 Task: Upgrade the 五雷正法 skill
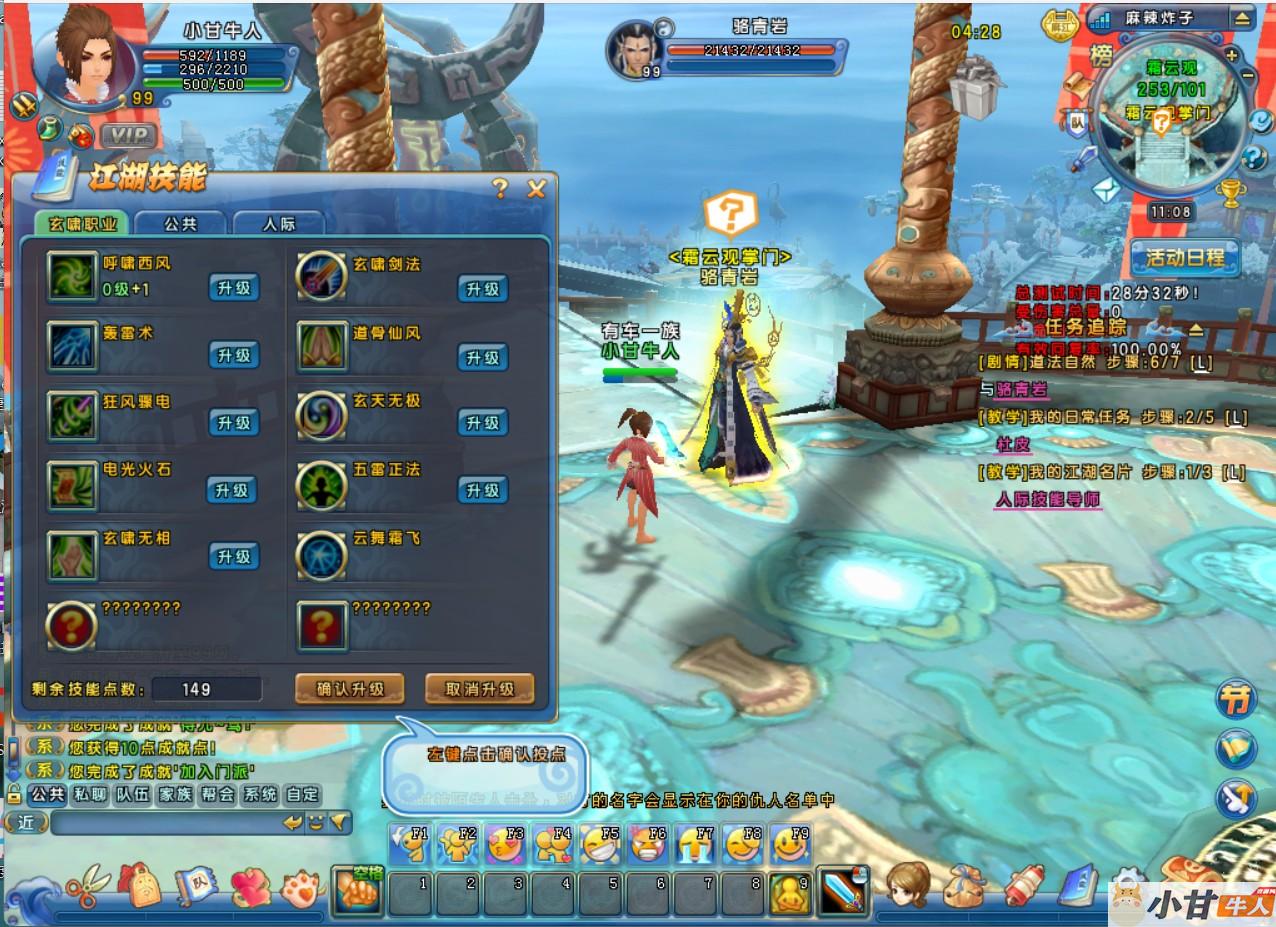pos(483,490)
